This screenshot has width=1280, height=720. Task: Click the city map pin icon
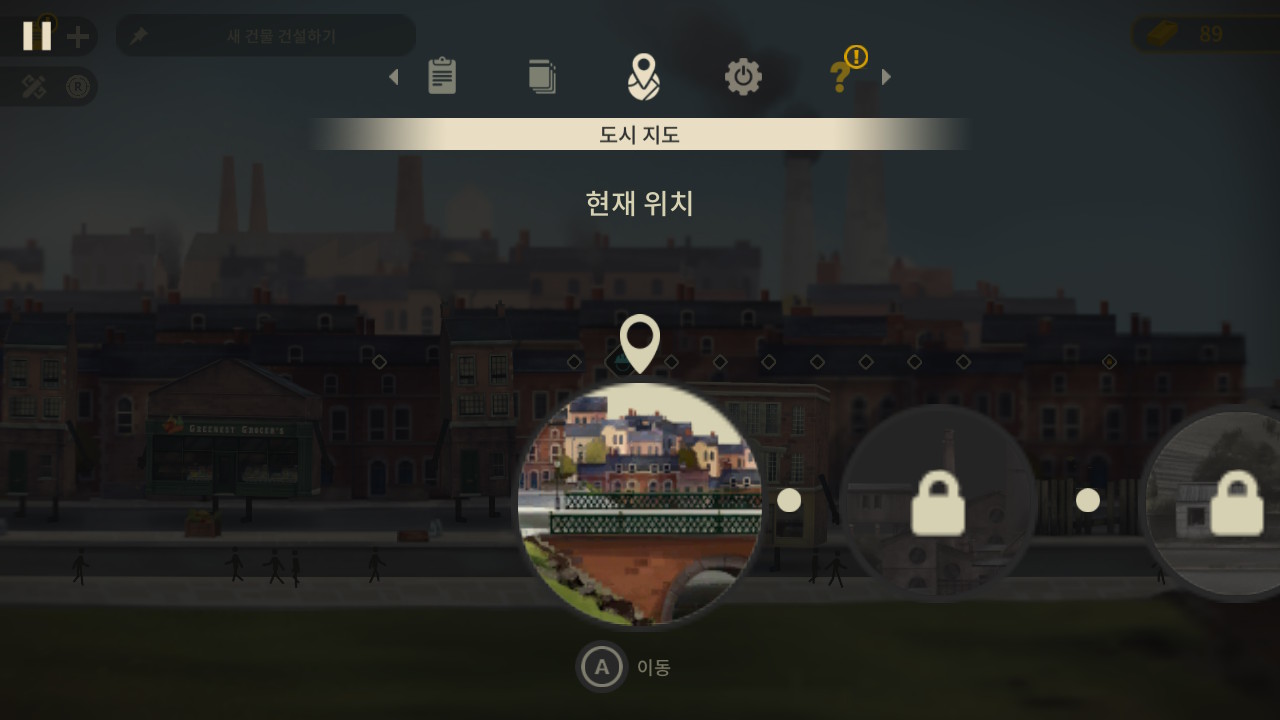click(645, 76)
